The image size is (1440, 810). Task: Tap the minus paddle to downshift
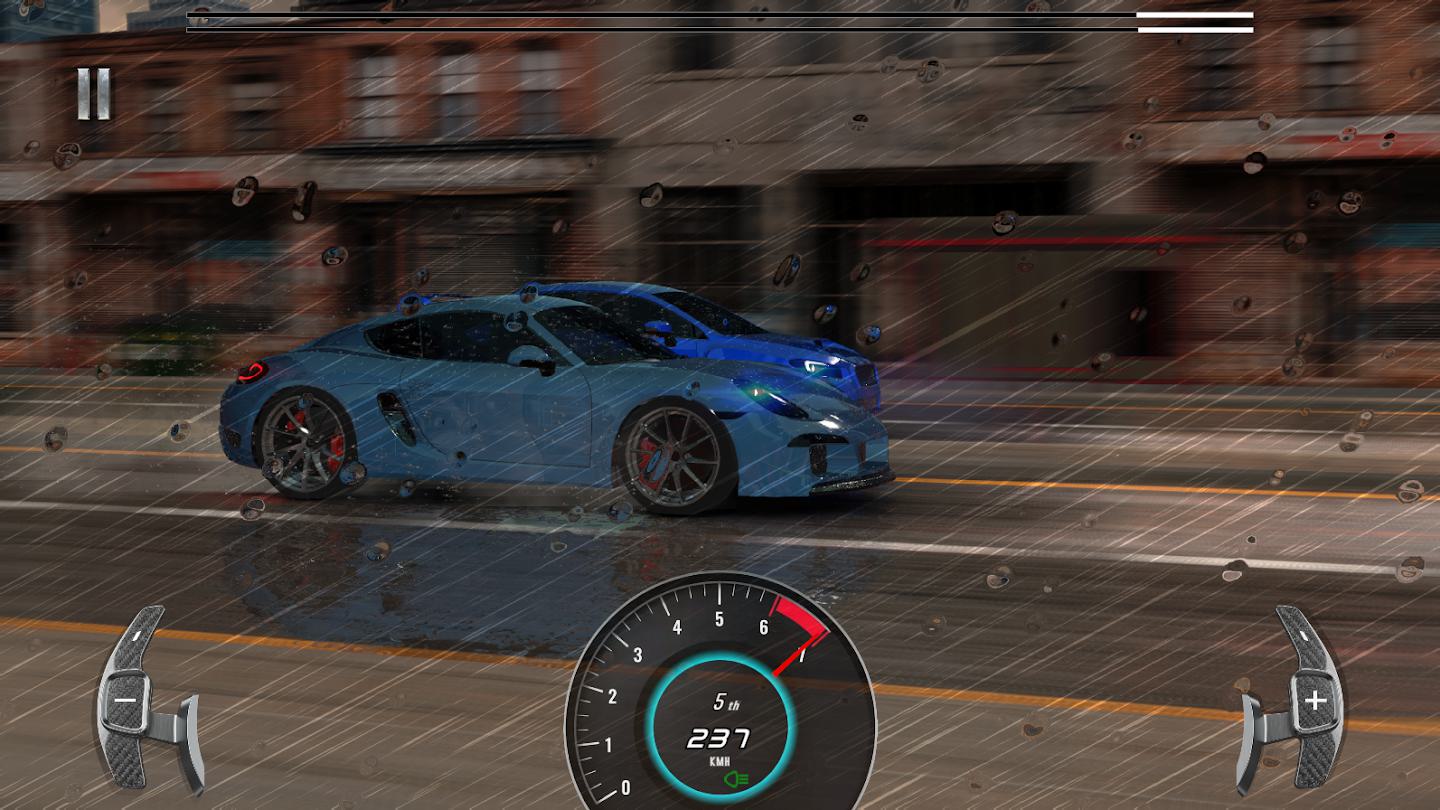[x=127, y=700]
